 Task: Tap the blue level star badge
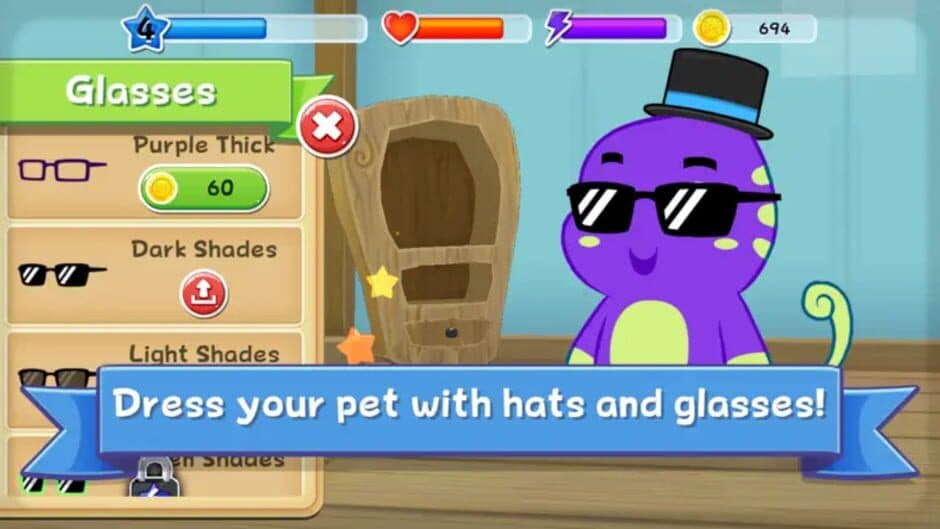[146, 28]
